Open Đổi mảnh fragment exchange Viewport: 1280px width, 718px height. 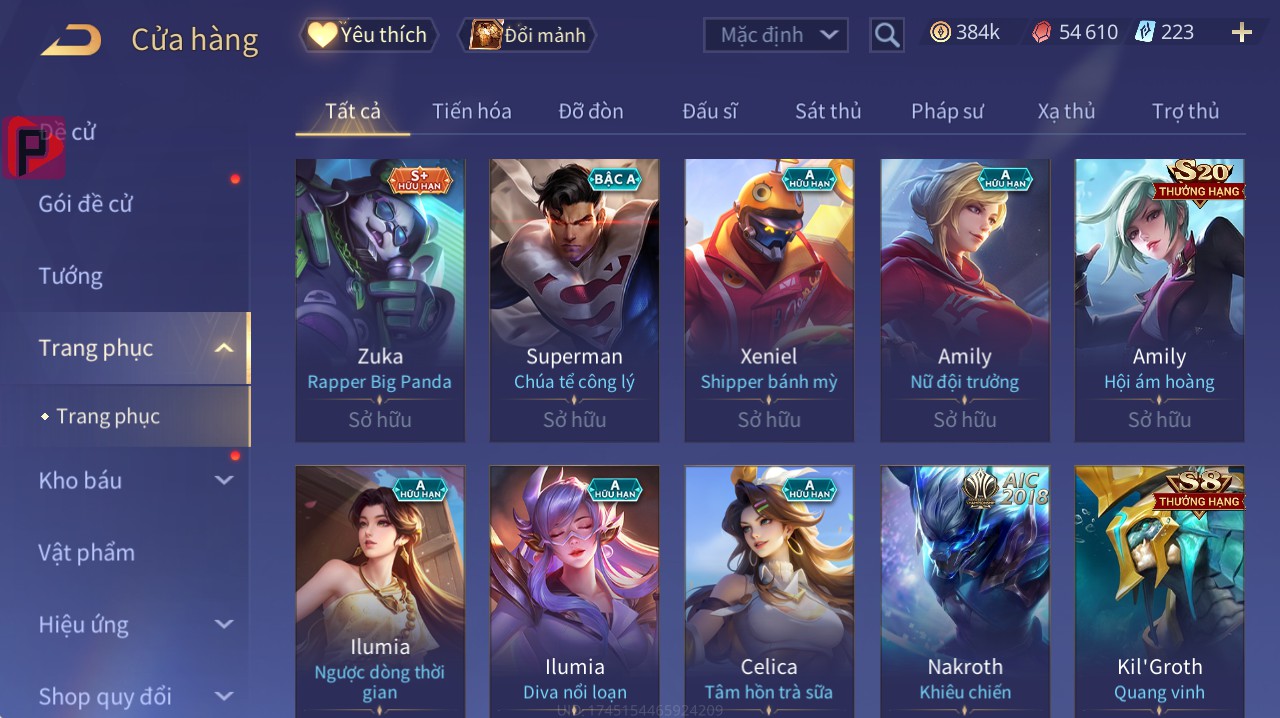[527, 35]
